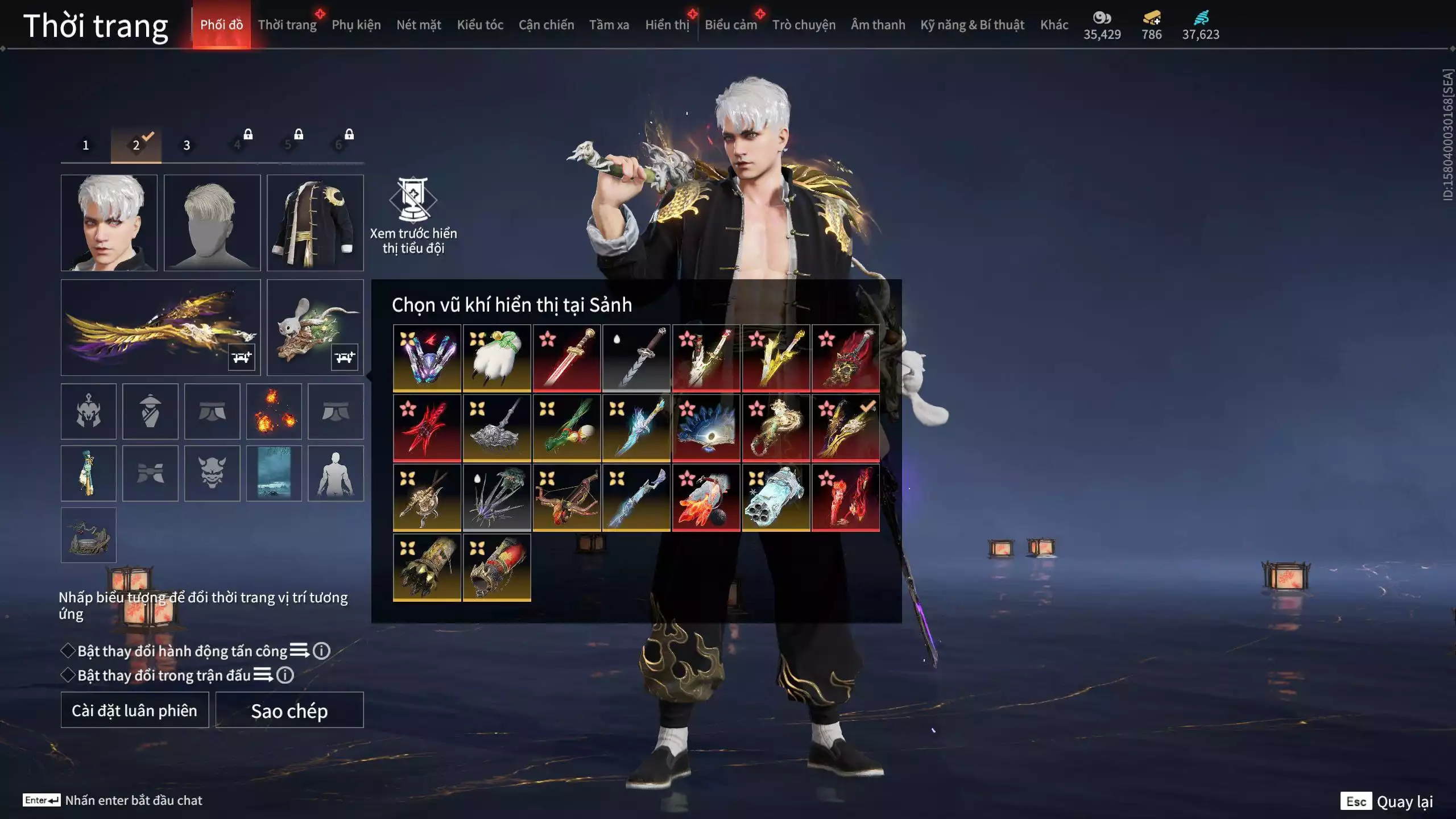Select the white cat paw weapon

pos(497,358)
